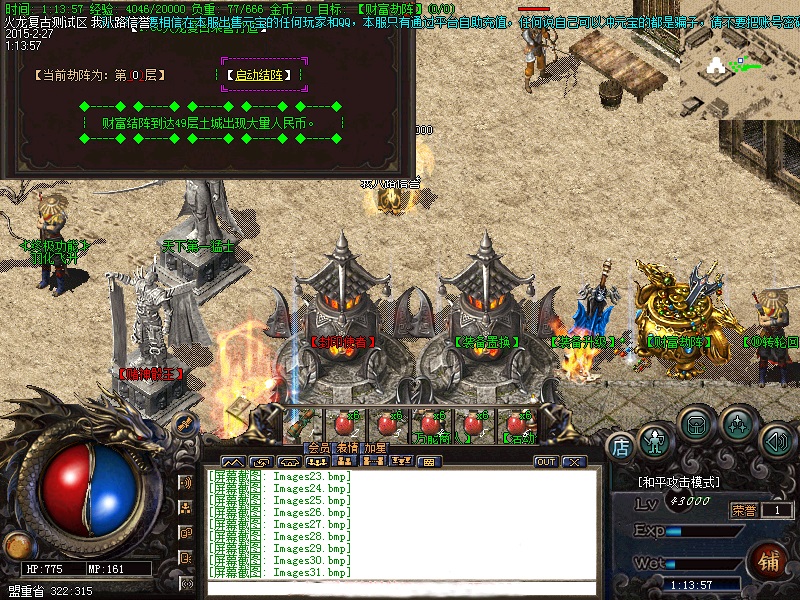
Task: Use the scroll item in first hotbar slot
Action: 304,423
